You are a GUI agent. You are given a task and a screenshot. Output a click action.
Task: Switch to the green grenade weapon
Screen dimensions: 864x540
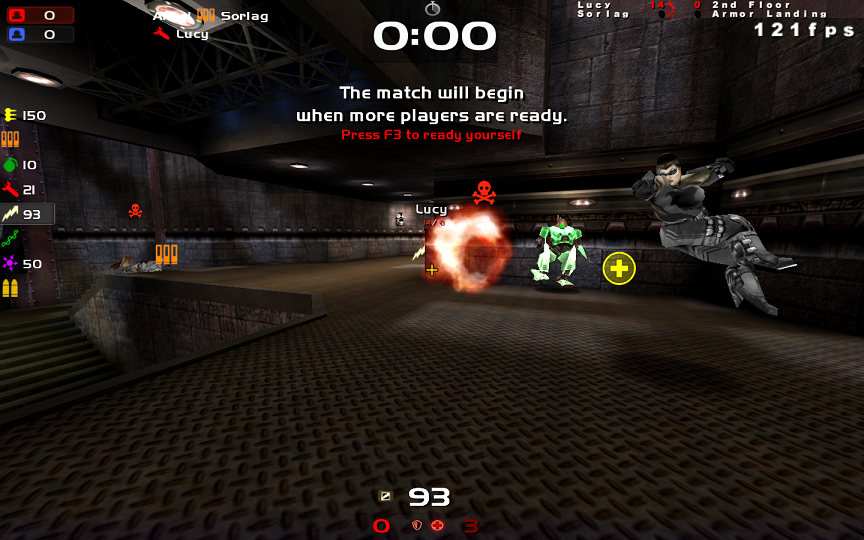pyautogui.click(x=11, y=164)
